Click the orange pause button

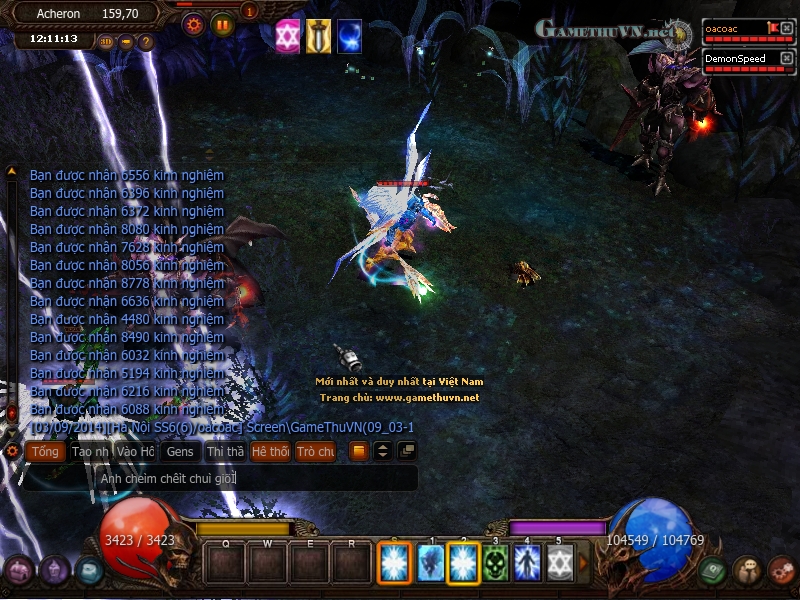coord(222,24)
